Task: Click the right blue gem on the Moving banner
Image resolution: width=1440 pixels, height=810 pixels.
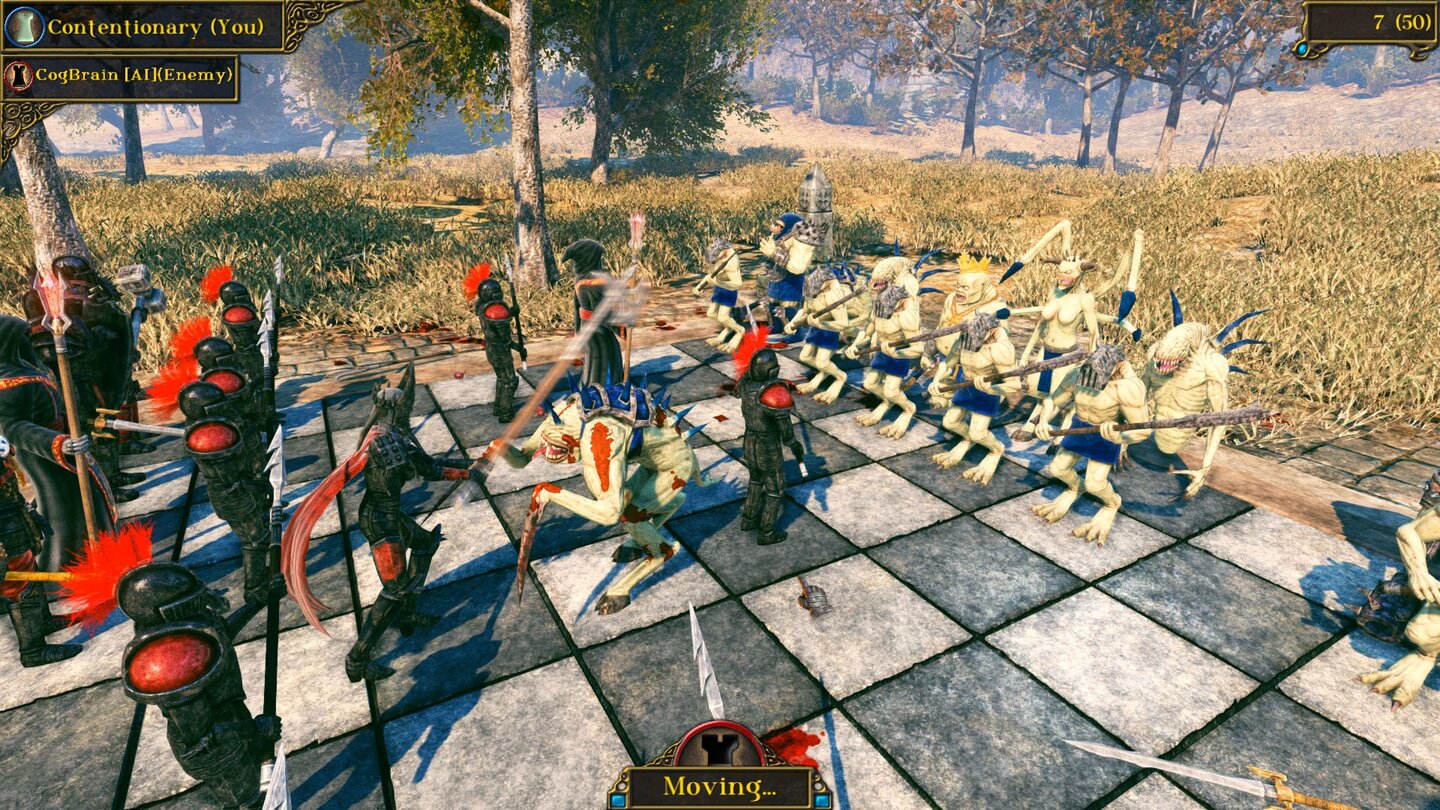Action: point(824,800)
